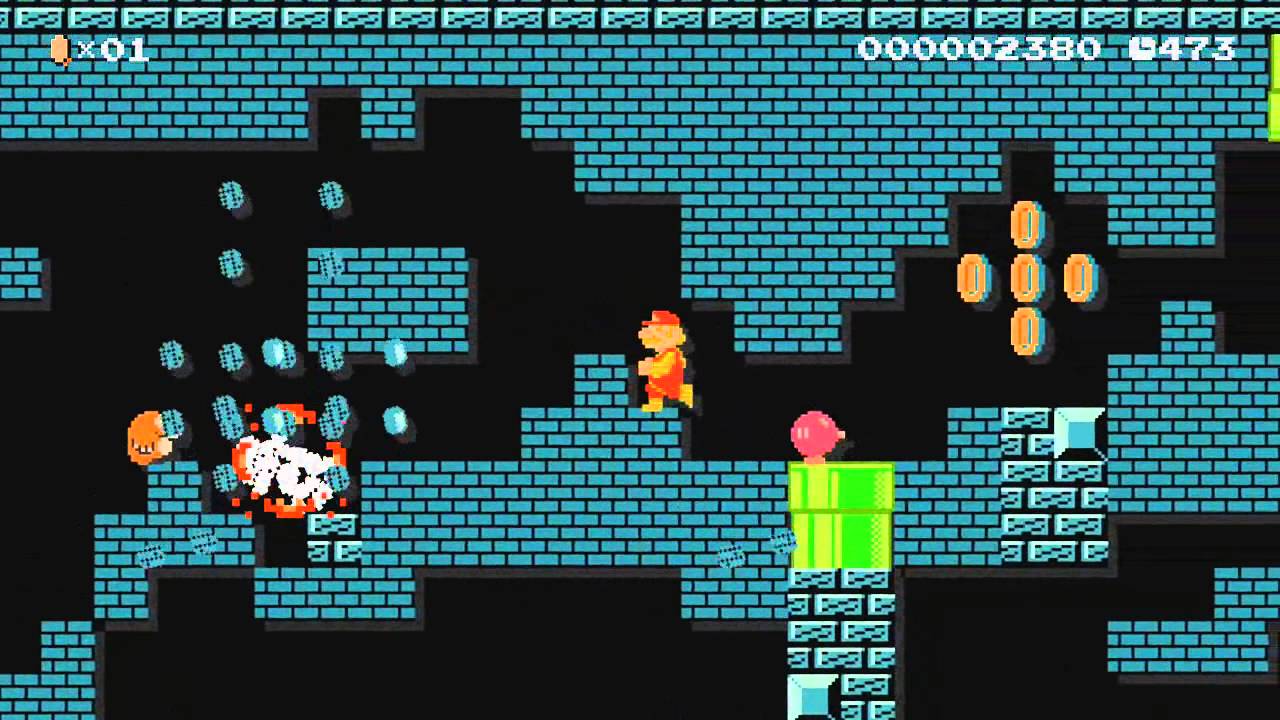Viewport: 1280px width, 720px height.
Task: Select the coin icon in the top-left counter
Action: point(60,49)
